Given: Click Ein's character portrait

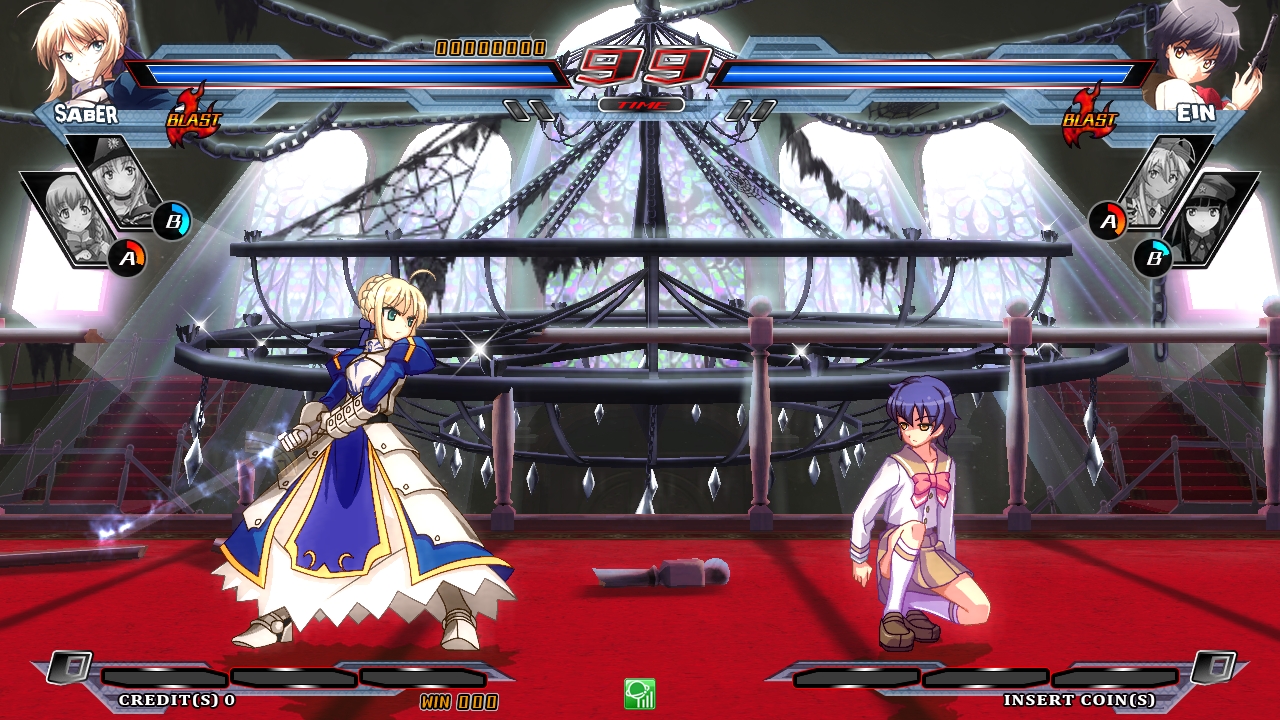Looking at the screenshot, I should pos(1197,50).
